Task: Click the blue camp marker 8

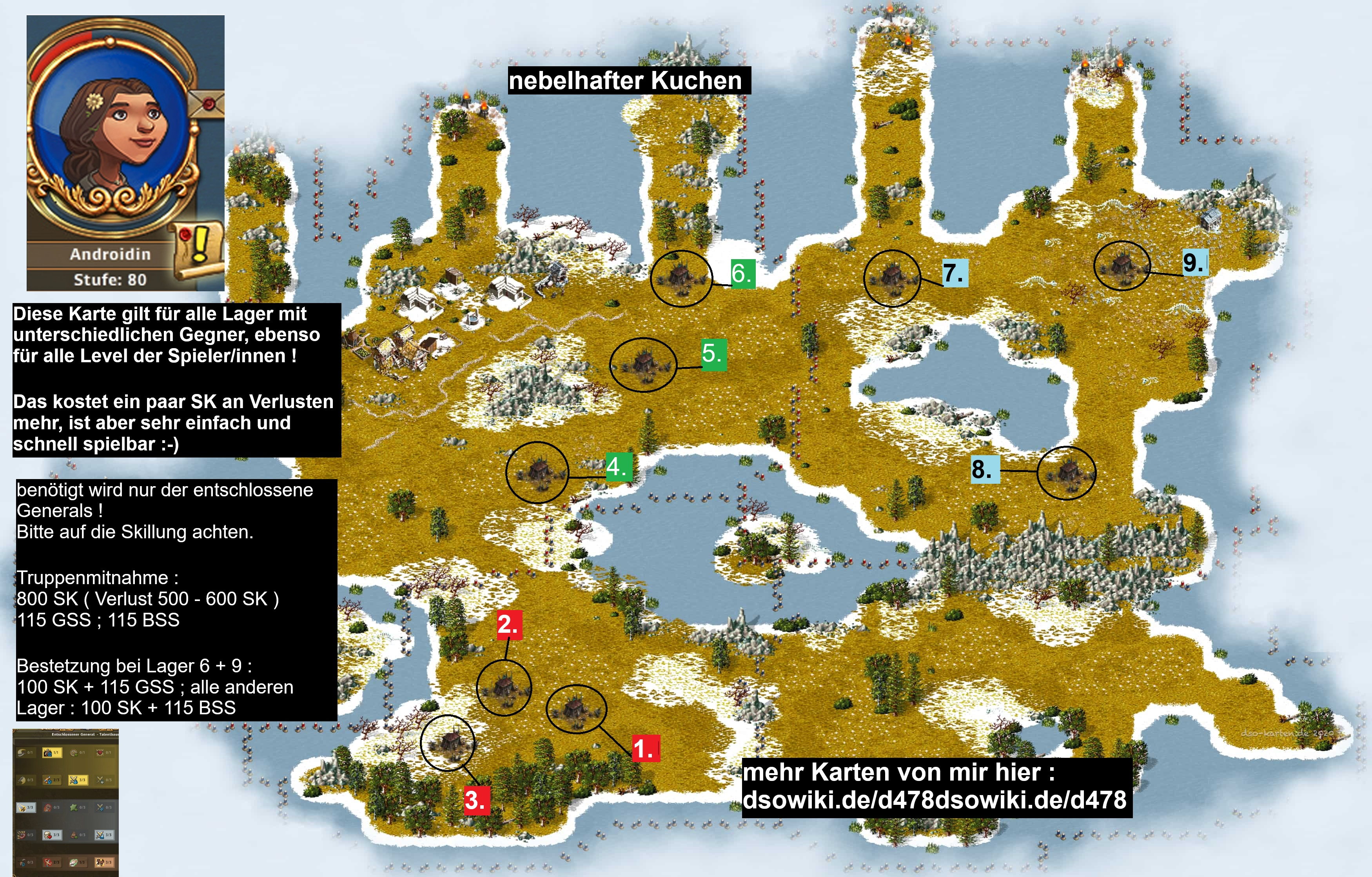Action: pos(984,470)
